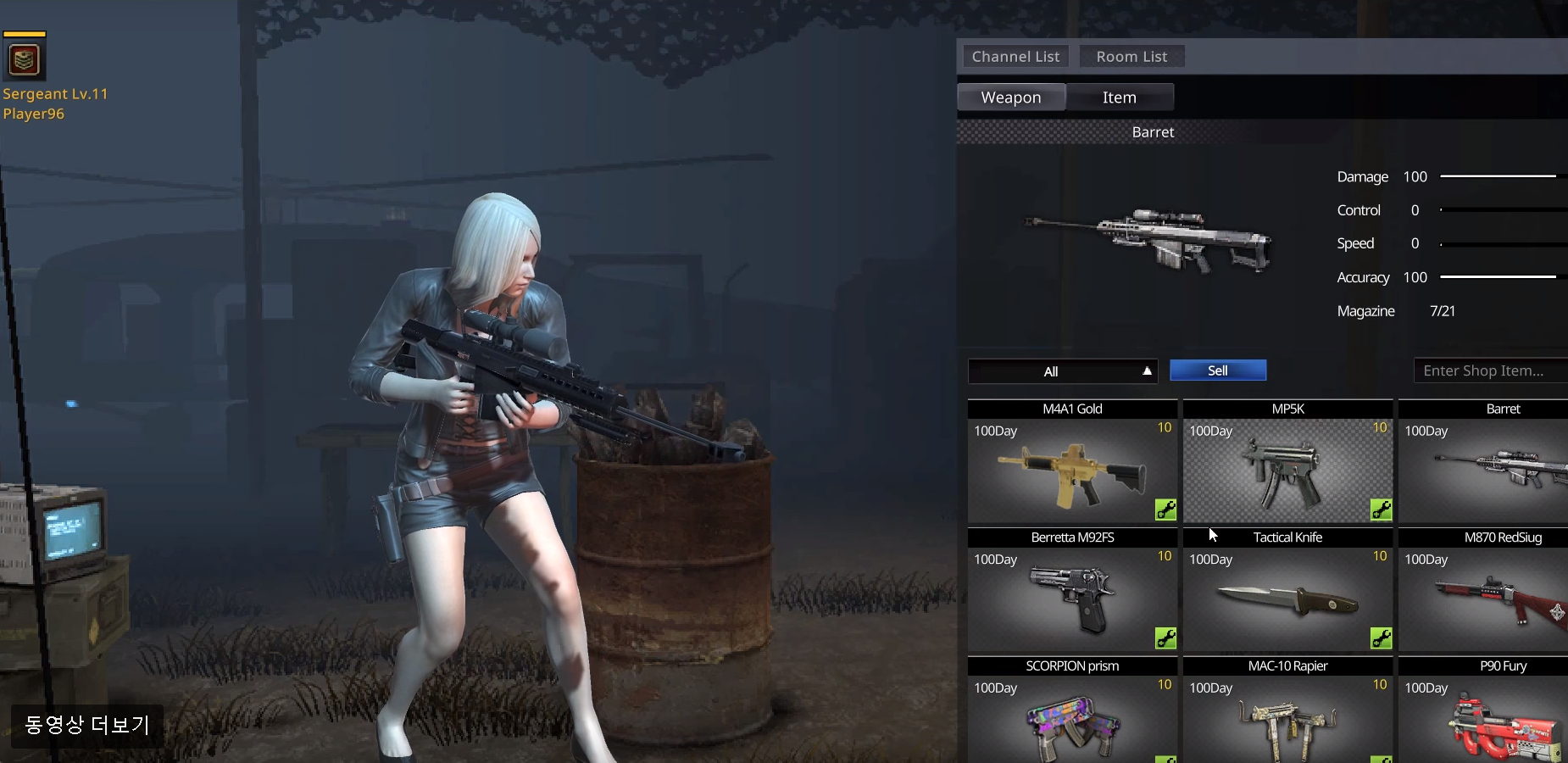Choose the MP5K weapon tile

[1287, 471]
